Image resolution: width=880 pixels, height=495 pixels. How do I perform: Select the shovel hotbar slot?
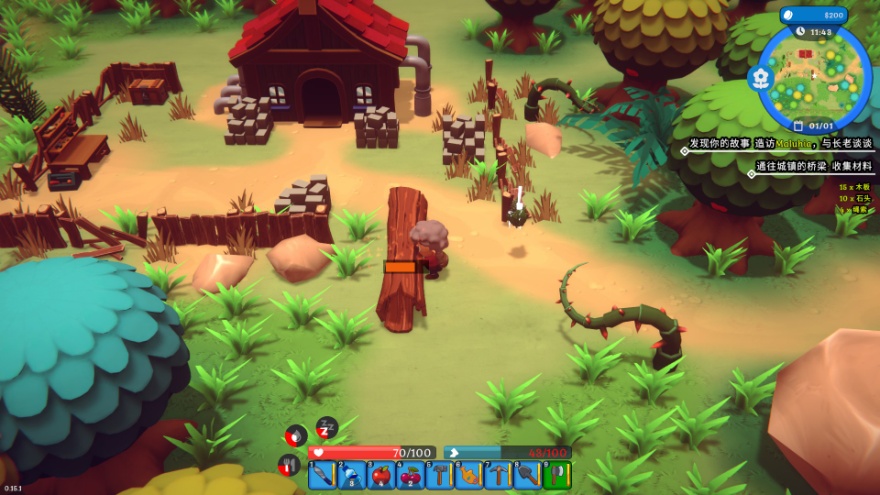[526, 476]
